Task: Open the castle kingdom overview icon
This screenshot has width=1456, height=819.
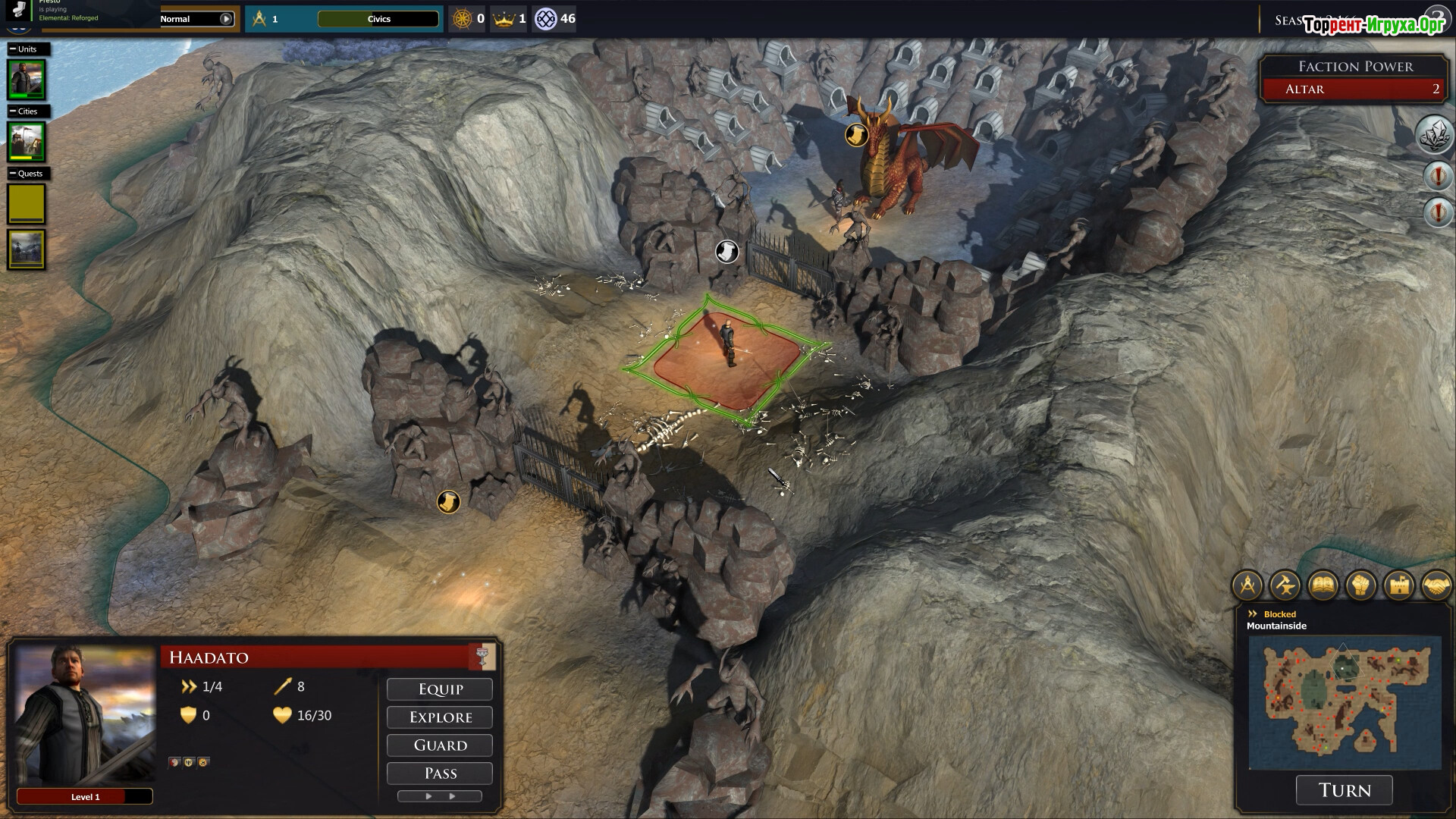Action: pyautogui.click(x=1398, y=585)
